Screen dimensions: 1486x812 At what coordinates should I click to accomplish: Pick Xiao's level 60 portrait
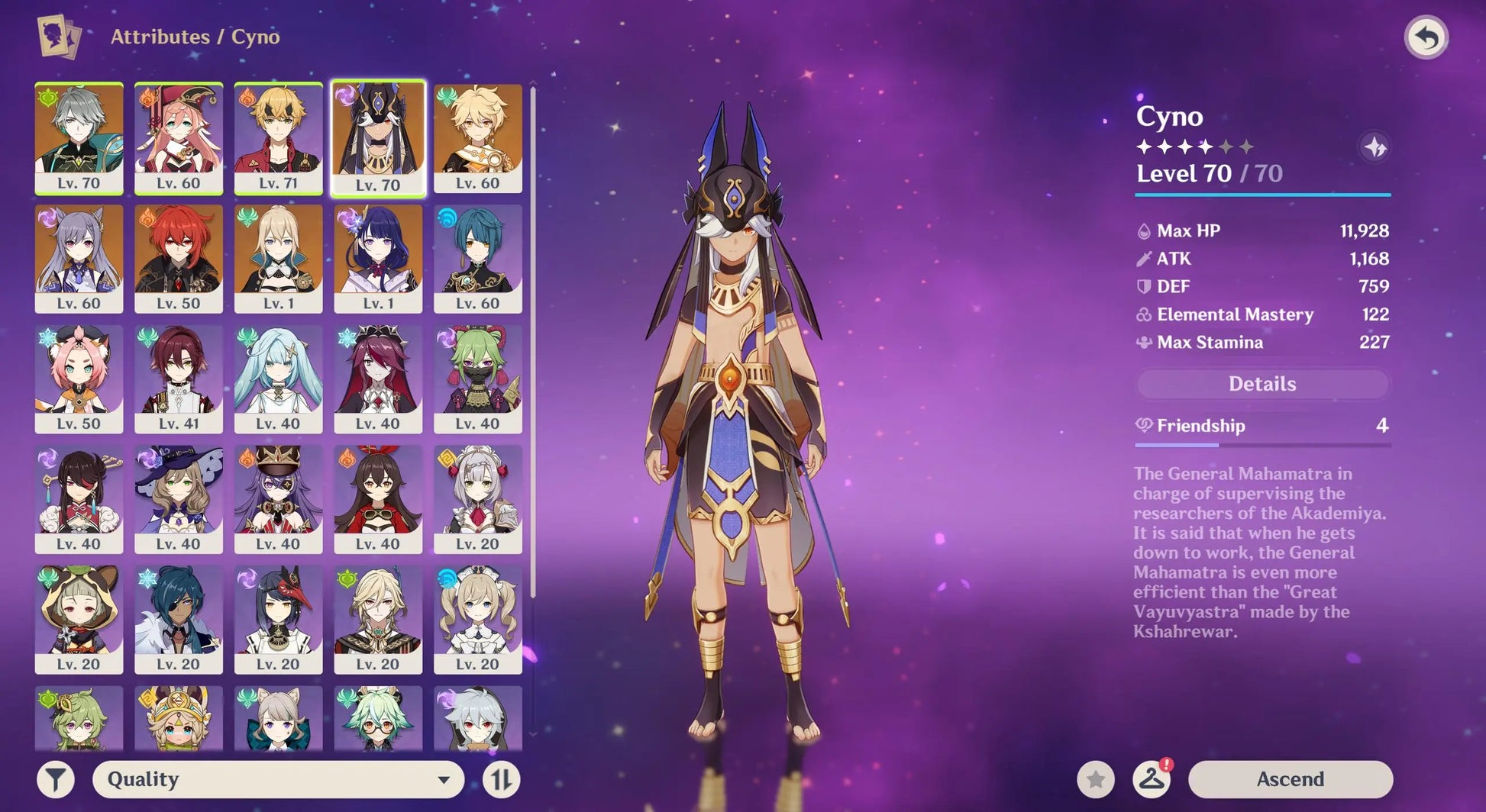click(478, 258)
